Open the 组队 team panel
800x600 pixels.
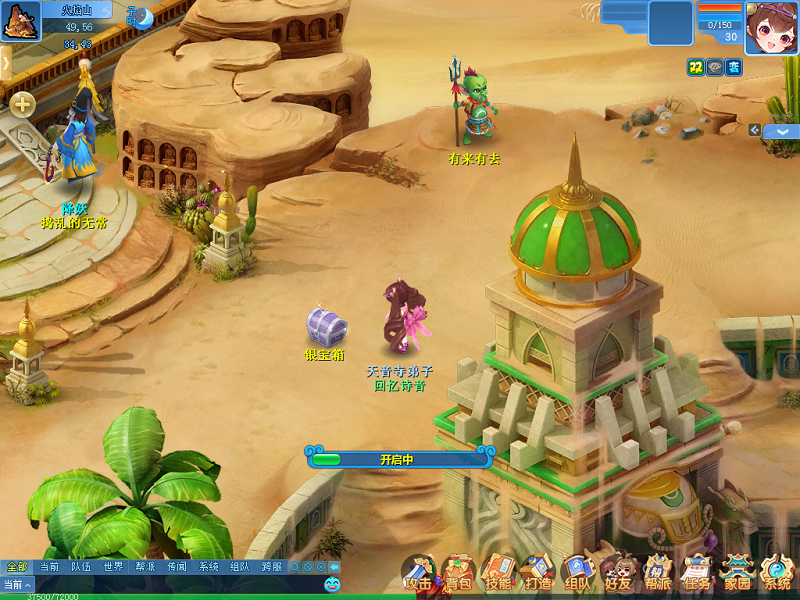(577, 574)
